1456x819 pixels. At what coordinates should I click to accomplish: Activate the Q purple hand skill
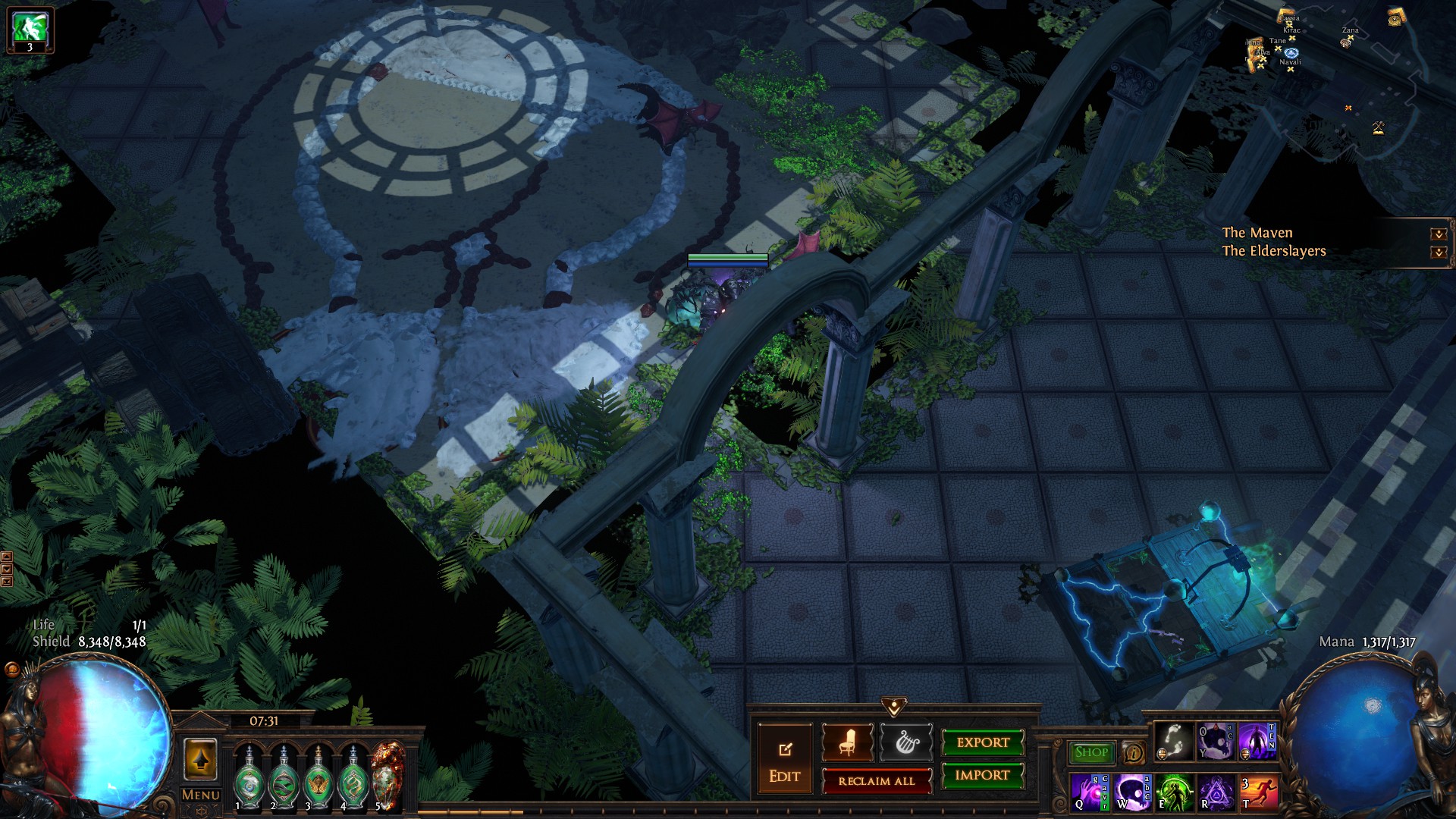(1088, 792)
